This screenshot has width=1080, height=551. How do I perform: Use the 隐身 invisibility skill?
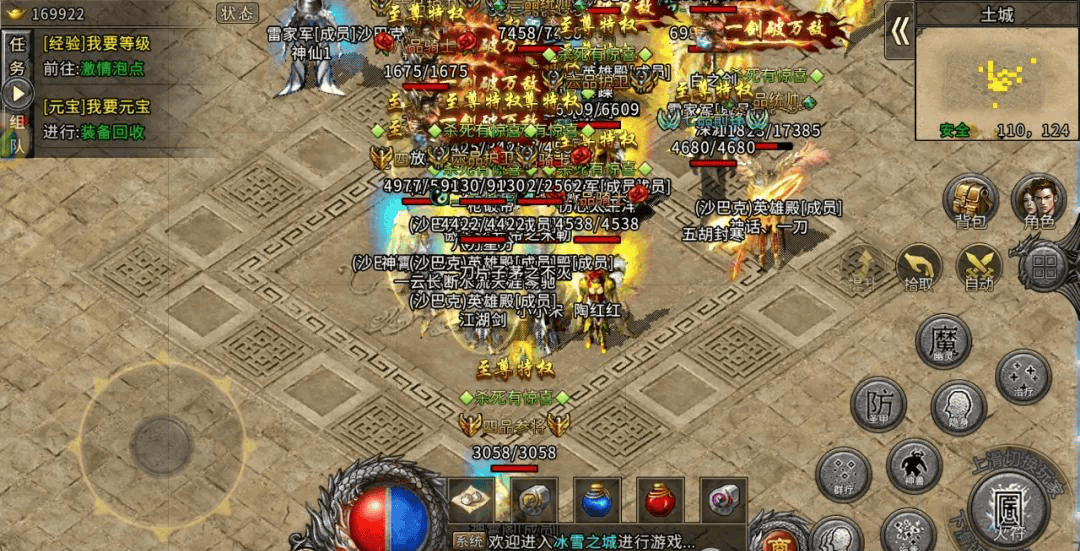(x=958, y=406)
